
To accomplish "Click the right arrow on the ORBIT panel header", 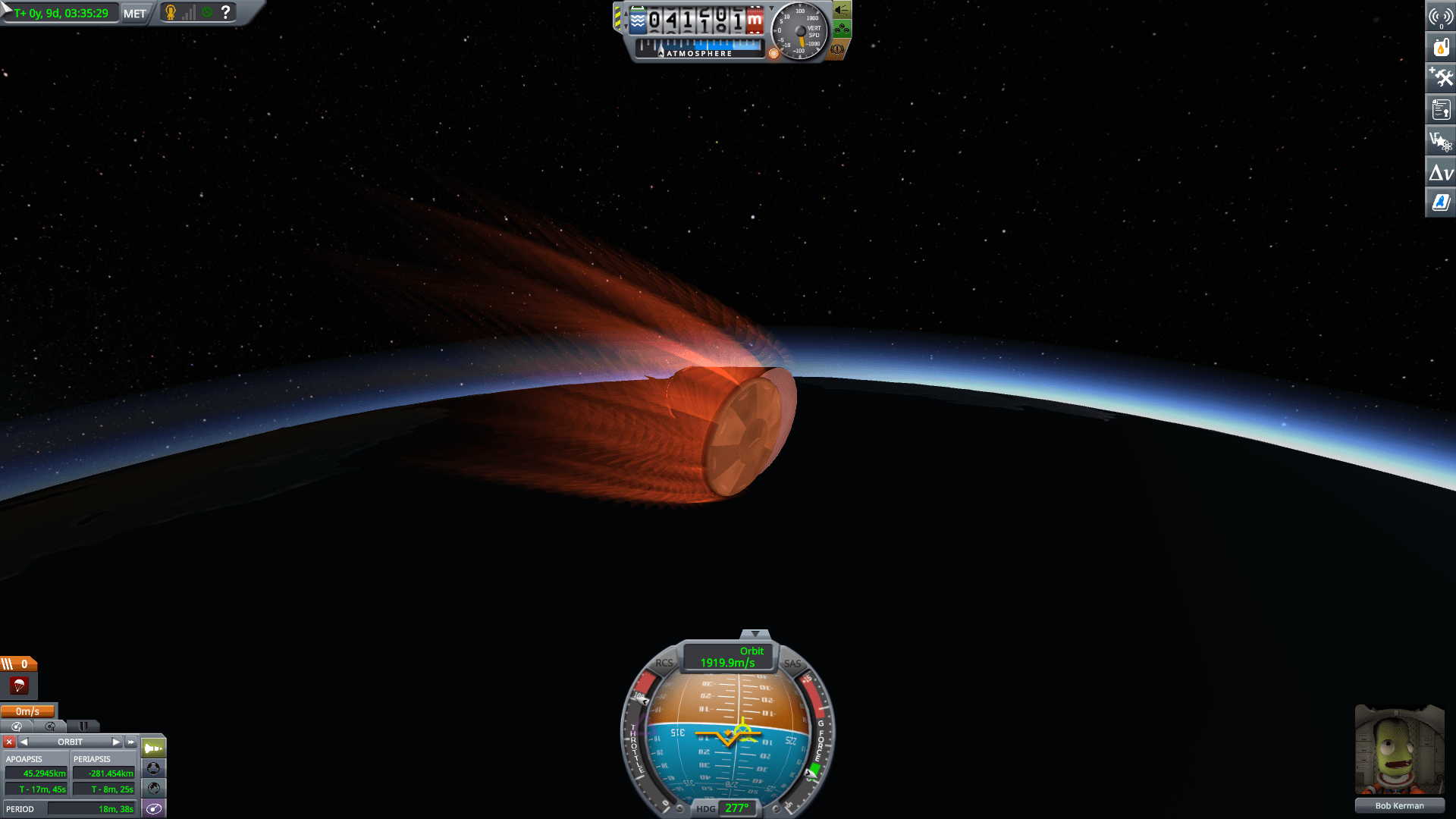I will 117,742.
